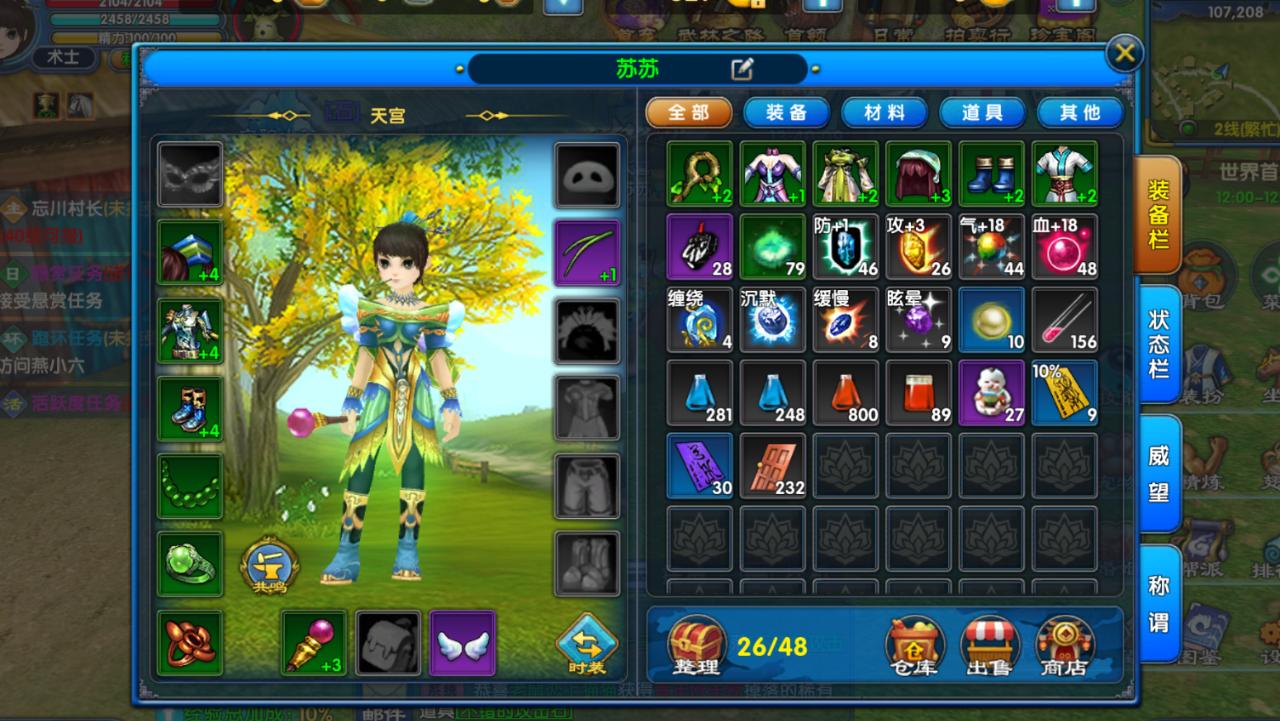Pick the equipped green bead necklace
Image resolution: width=1280 pixels, height=721 pixels.
(x=190, y=486)
